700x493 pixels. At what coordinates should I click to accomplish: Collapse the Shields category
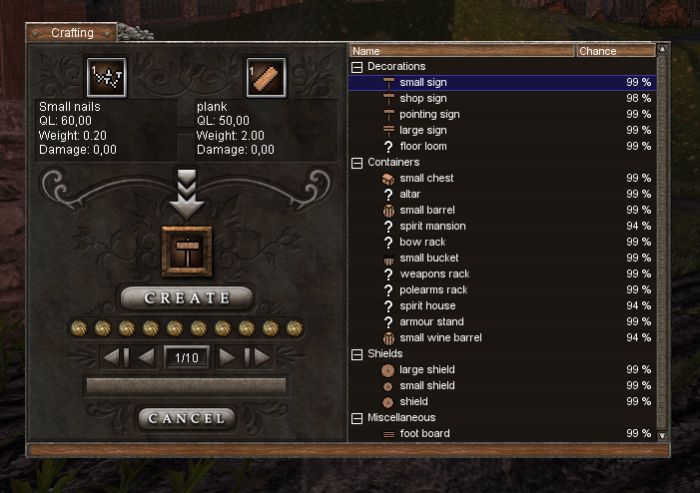coord(357,354)
